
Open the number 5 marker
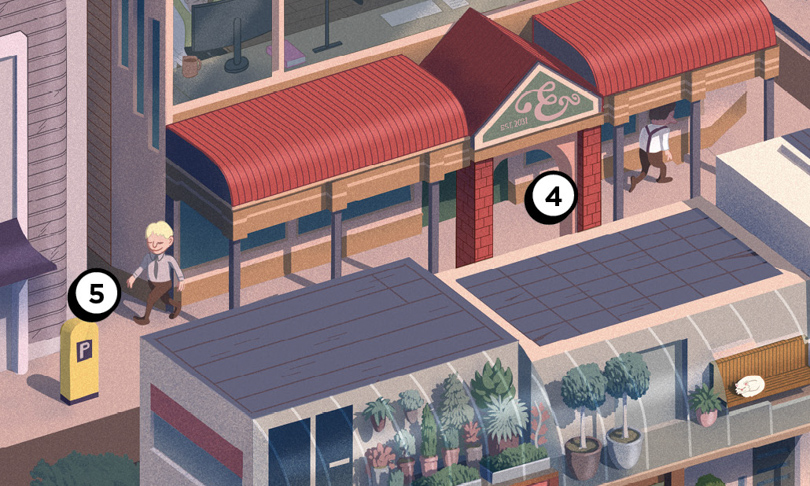pyautogui.click(x=95, y=293)
